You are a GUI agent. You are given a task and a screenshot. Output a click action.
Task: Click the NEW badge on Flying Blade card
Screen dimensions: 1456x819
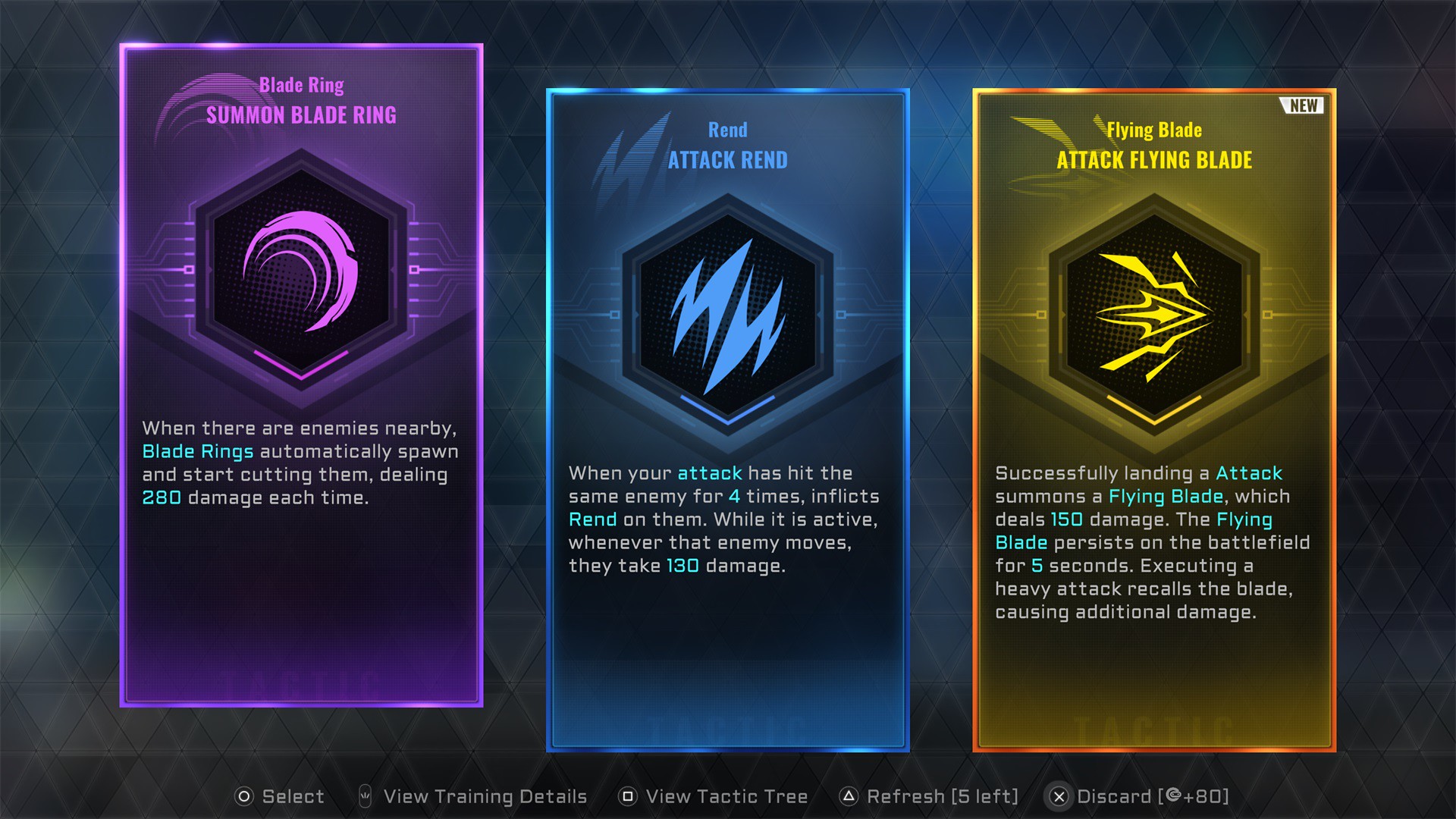click(x=1301, y=106)
